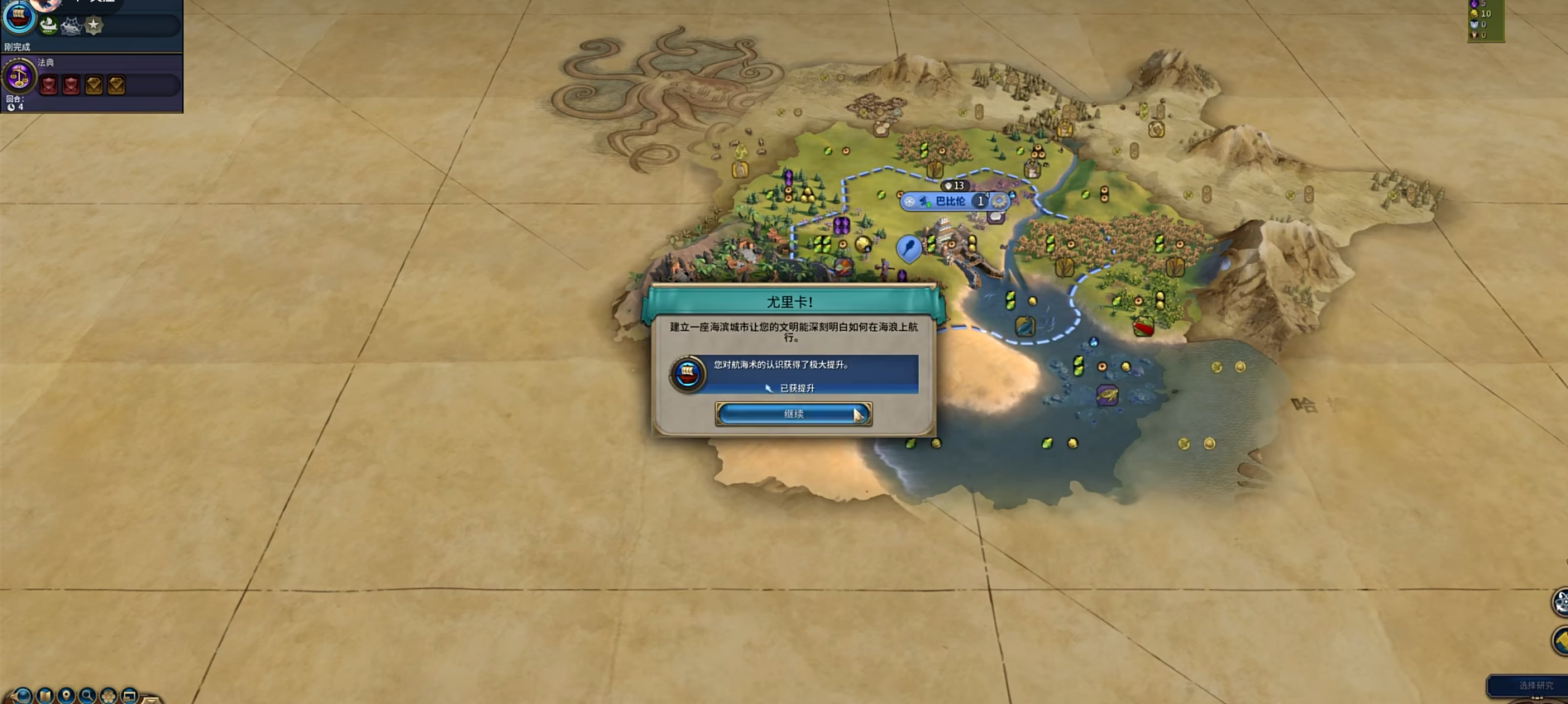The image size is (1568, 704).
Task: Open the science atom notification icon
Action: pos(1560,601)
